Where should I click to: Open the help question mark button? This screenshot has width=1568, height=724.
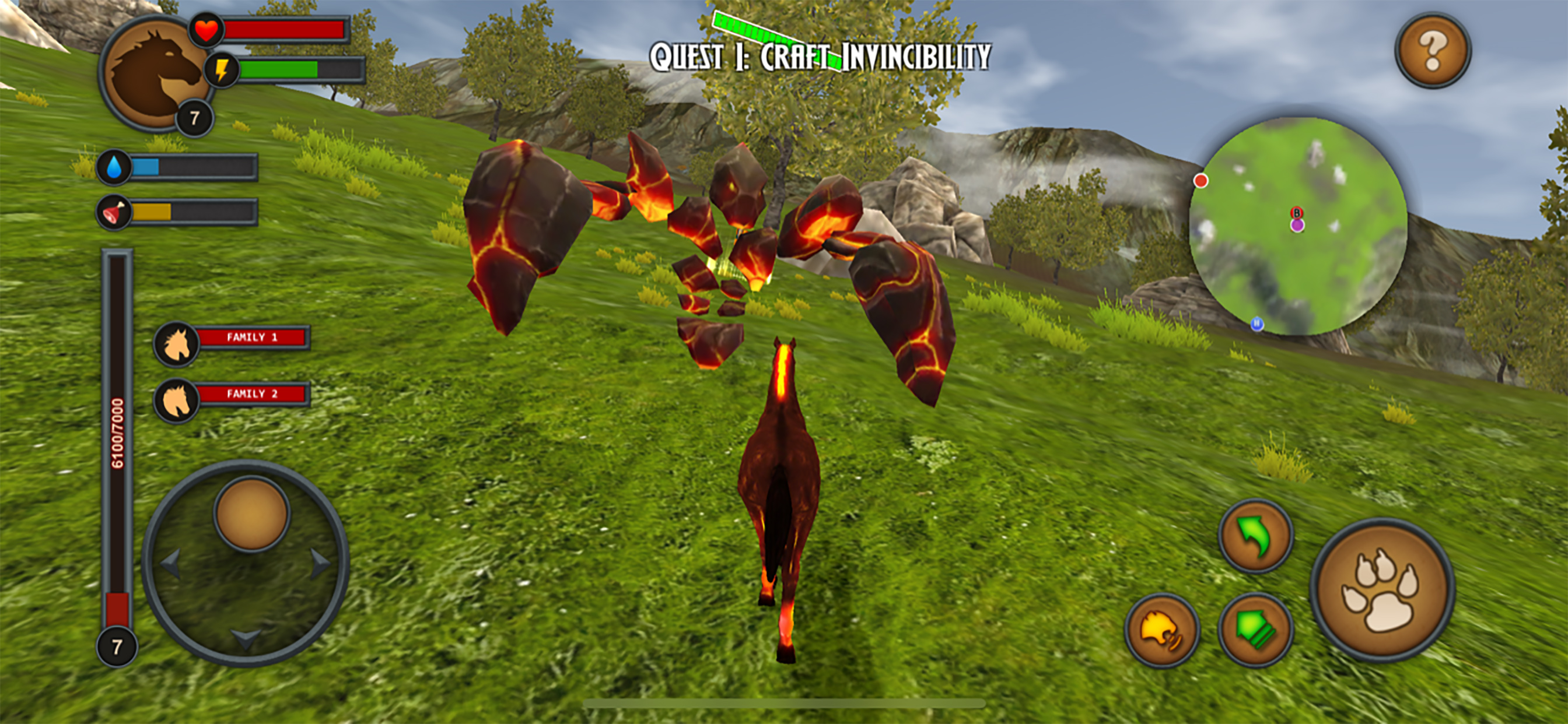(1432, 51)
